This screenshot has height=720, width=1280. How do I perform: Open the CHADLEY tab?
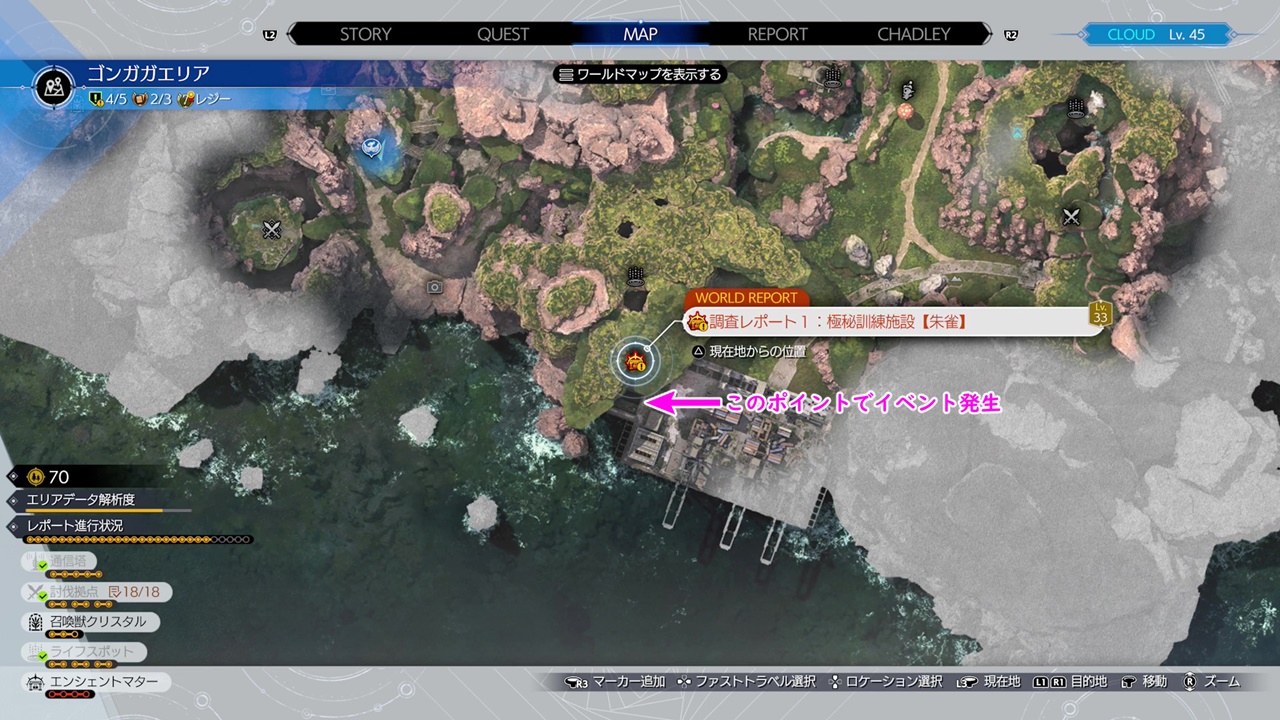(x=913, y=34)
